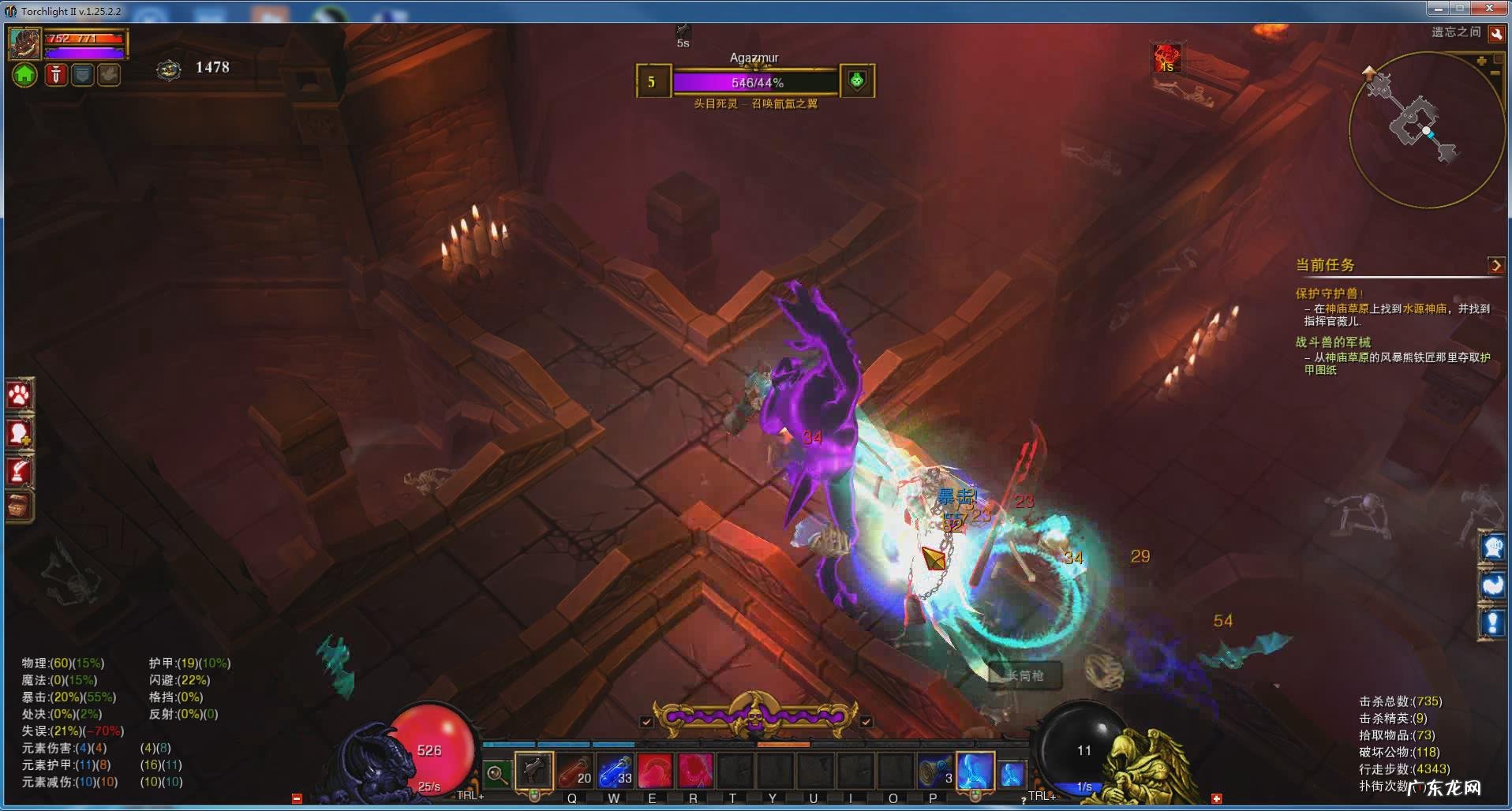Screen dimensions: 1512x811
Task: Select the 保护守护兽 quest entry
Action: click(1327, 293)
